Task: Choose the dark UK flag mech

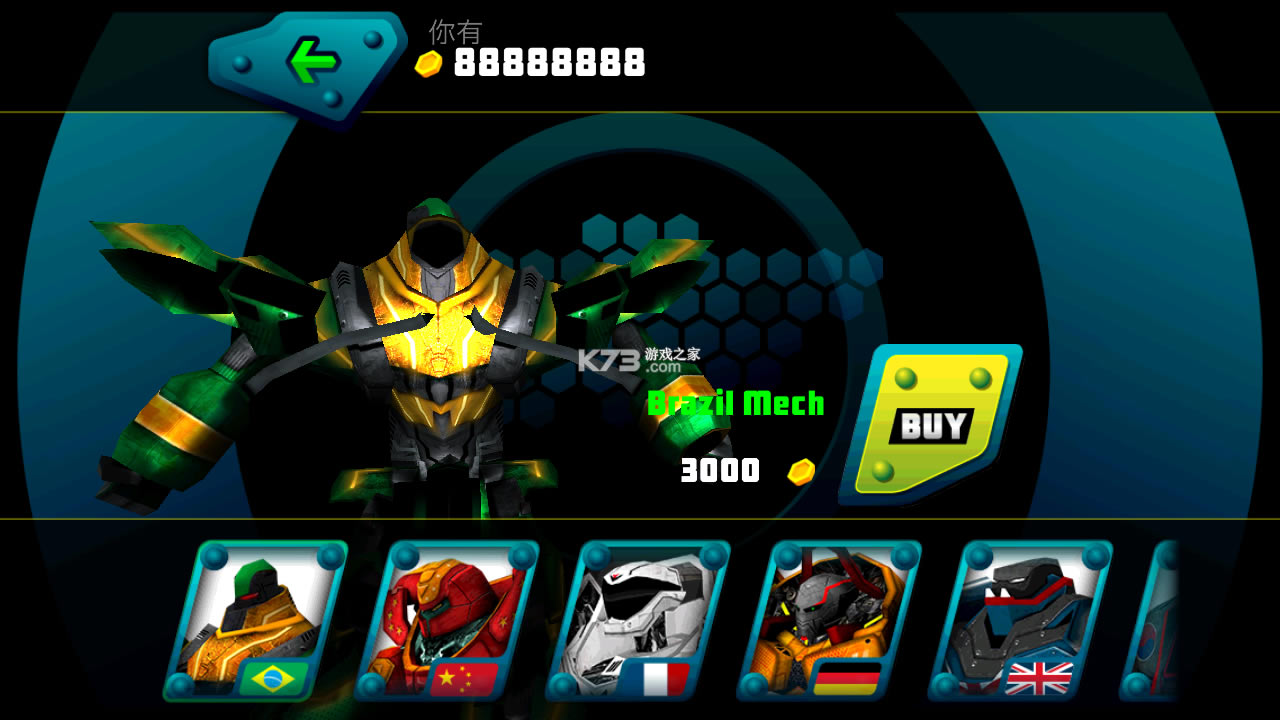Action: (x=1020, y=620)
